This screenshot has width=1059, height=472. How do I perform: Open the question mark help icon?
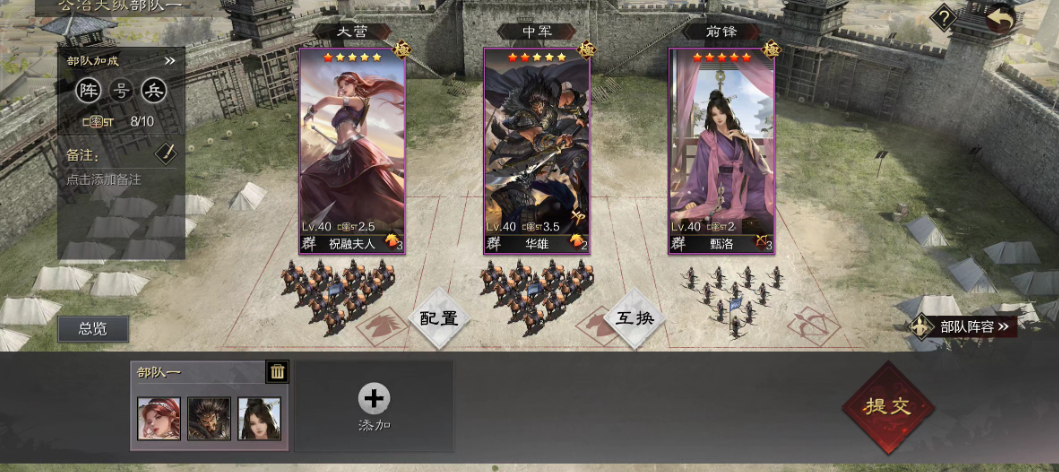(x=942, y=18)
